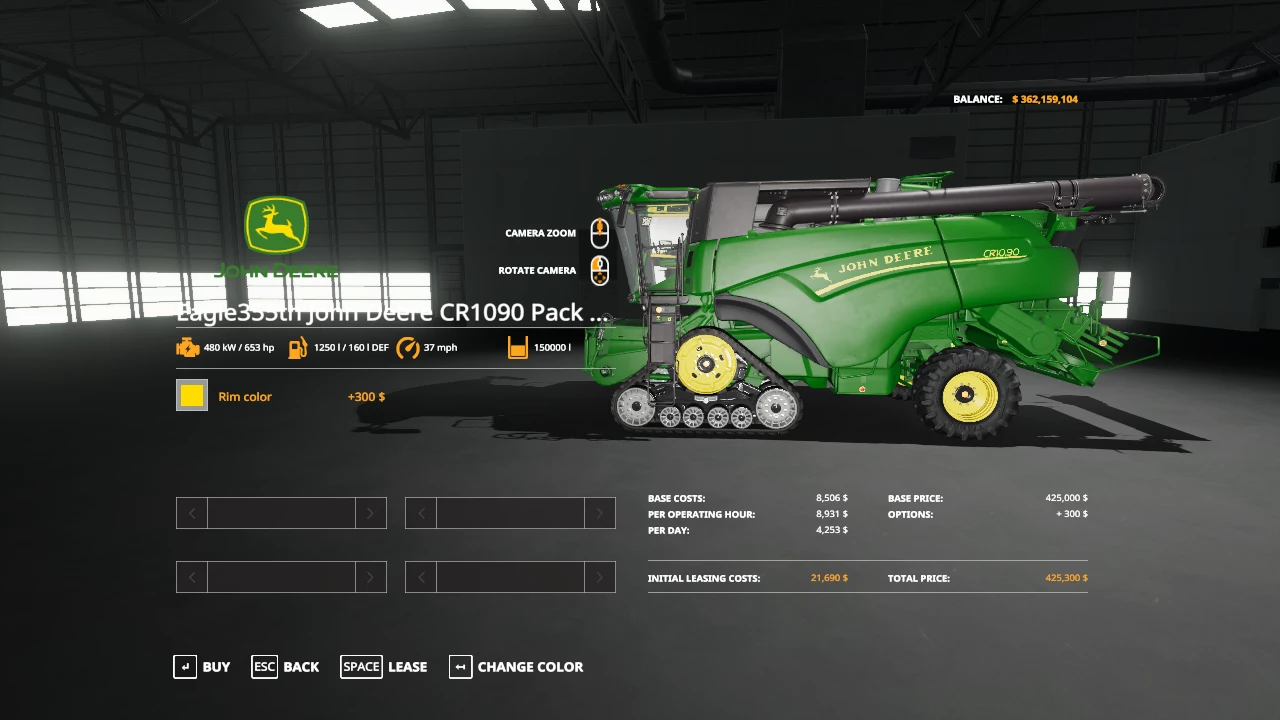Click the right arrow on the bottom-left selector
1280x720 pixels.
click(370, 577)
